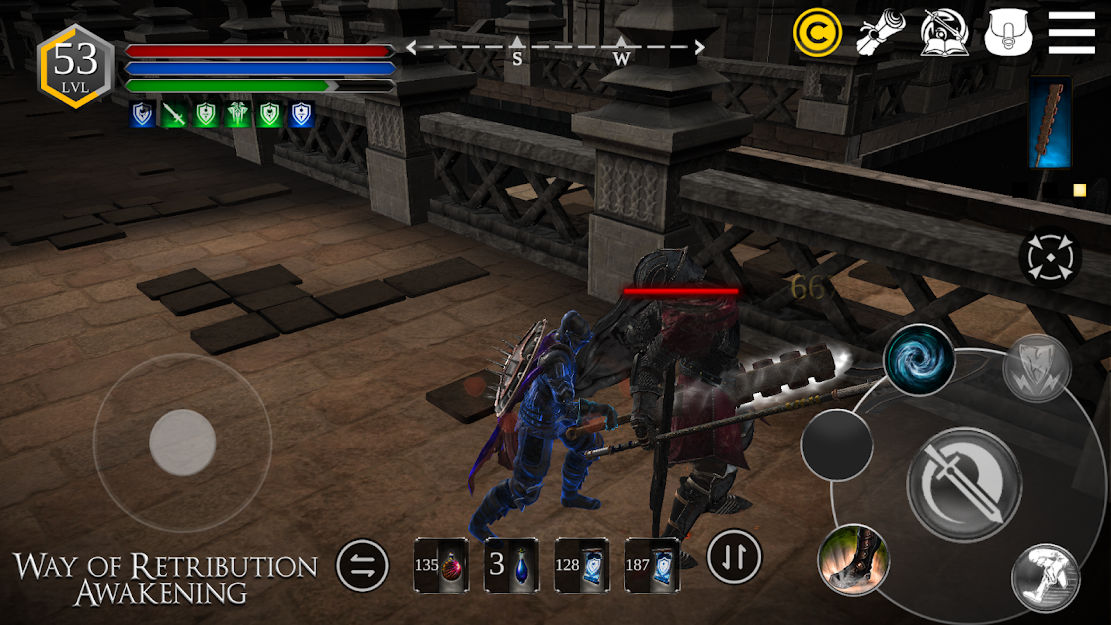Screen dimensions: 1111x625
Task: Activate the boot kick skill
Action: click(x=853, y=559)
